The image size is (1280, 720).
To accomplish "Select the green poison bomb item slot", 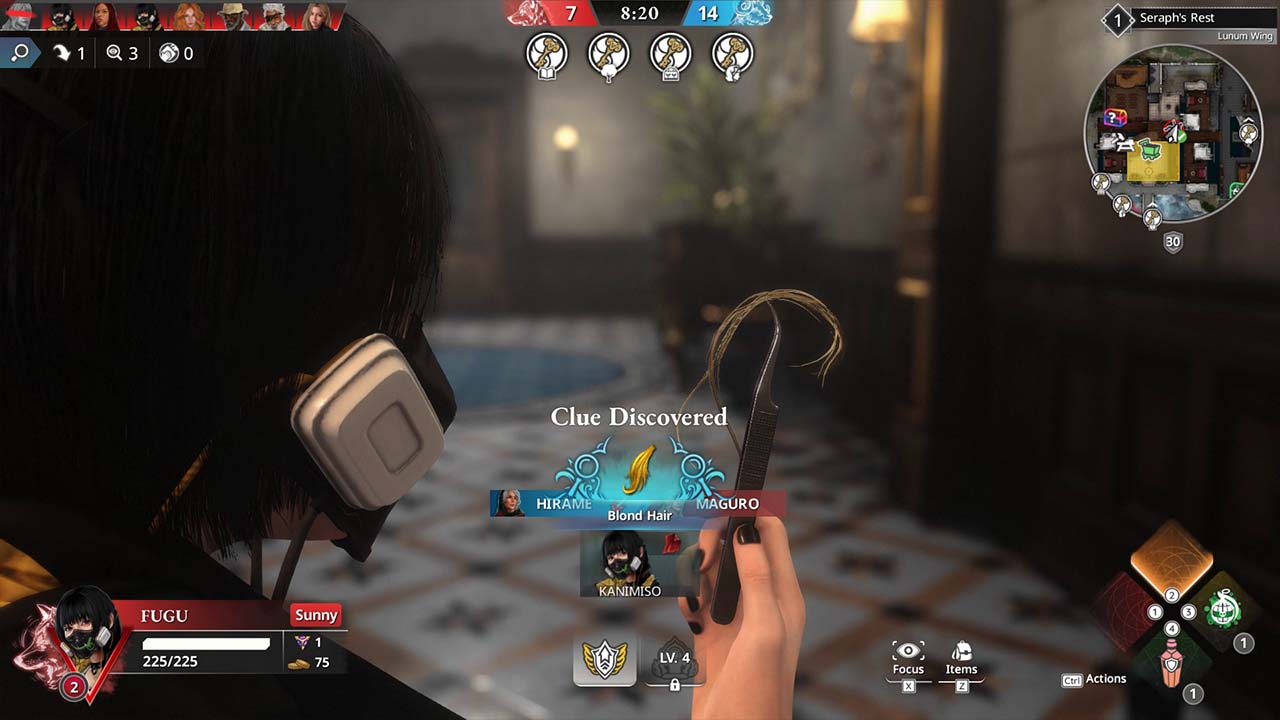I will click(1222, 609).
